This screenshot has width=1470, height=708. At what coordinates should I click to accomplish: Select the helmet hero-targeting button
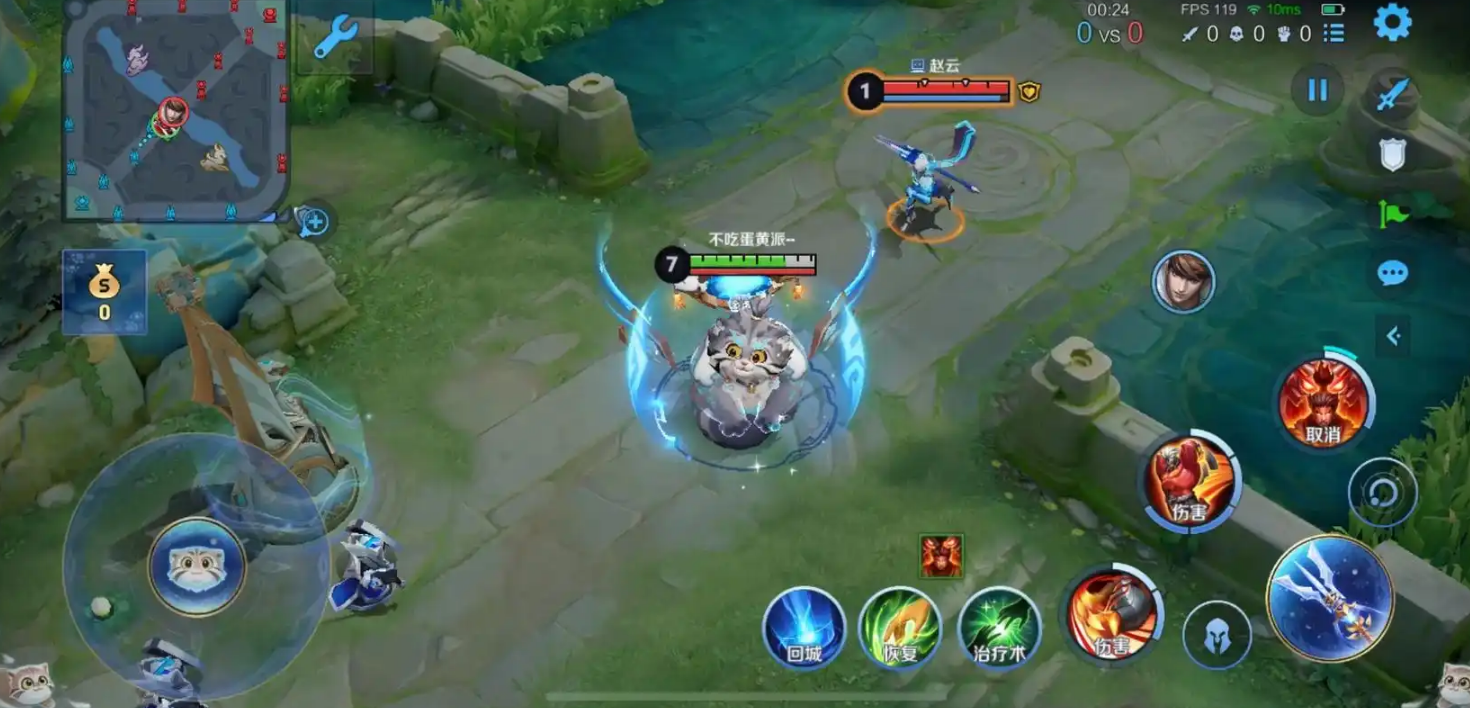[1217, 635]
